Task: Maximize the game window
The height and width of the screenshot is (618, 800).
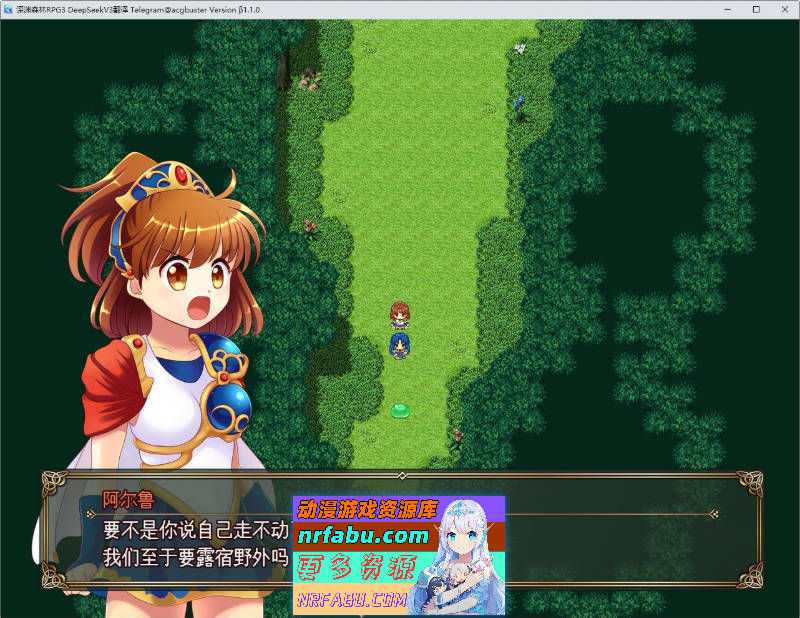Action: (x=756, y=9)
